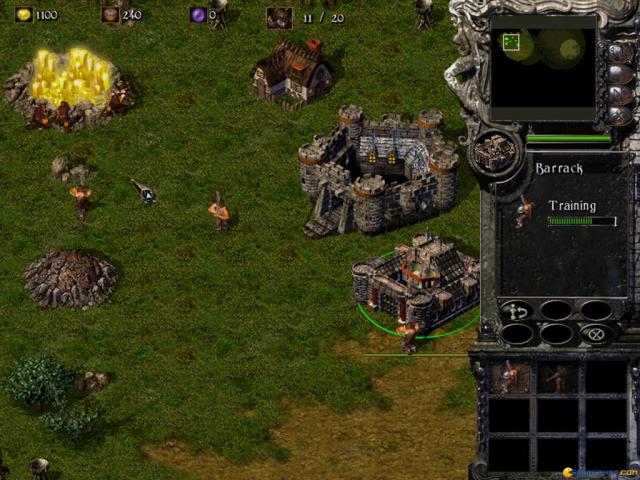Click the rally point arrow command button

(517, 310)
